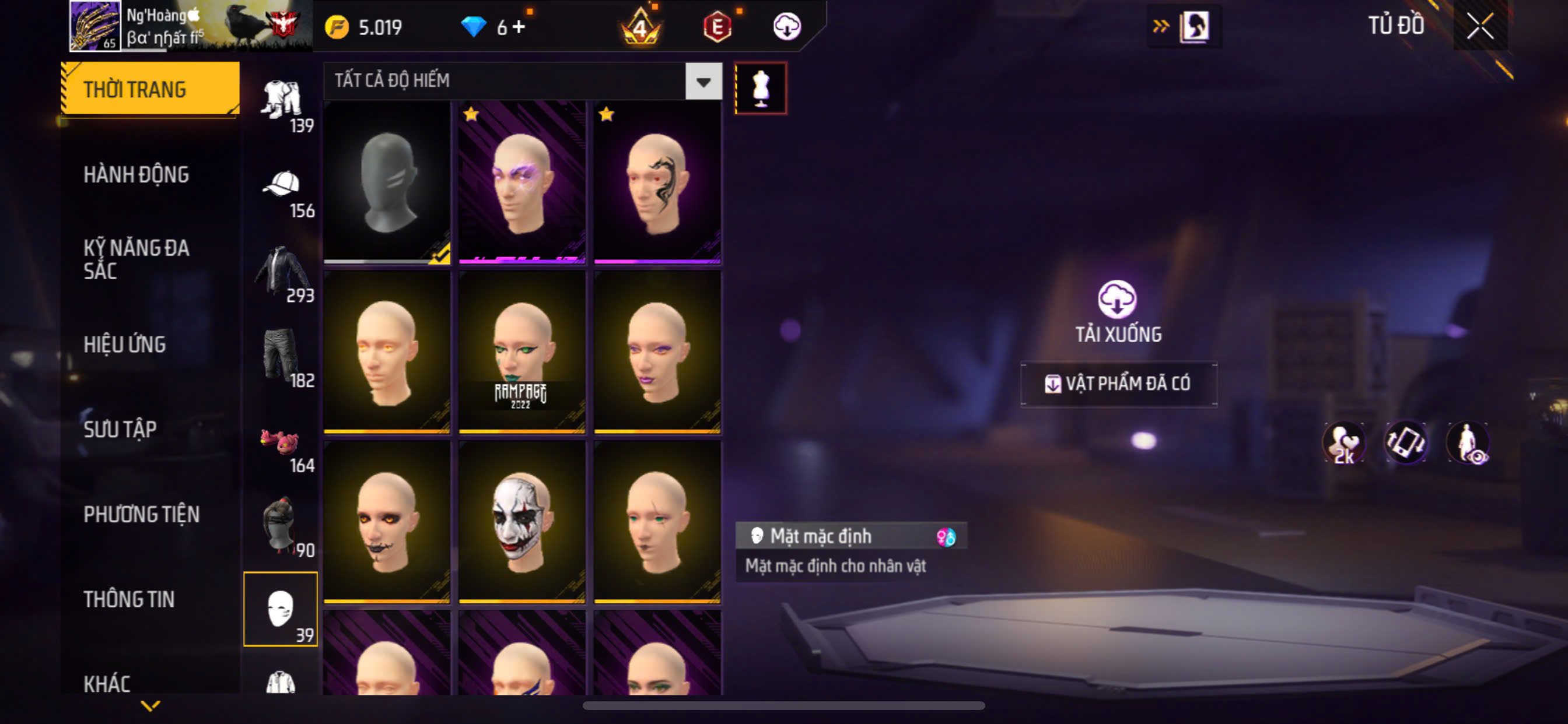Open the Tất Cả Độ Hiếm rarity dropdown
The image size is (1568, 724).
[x=703, y=82]
